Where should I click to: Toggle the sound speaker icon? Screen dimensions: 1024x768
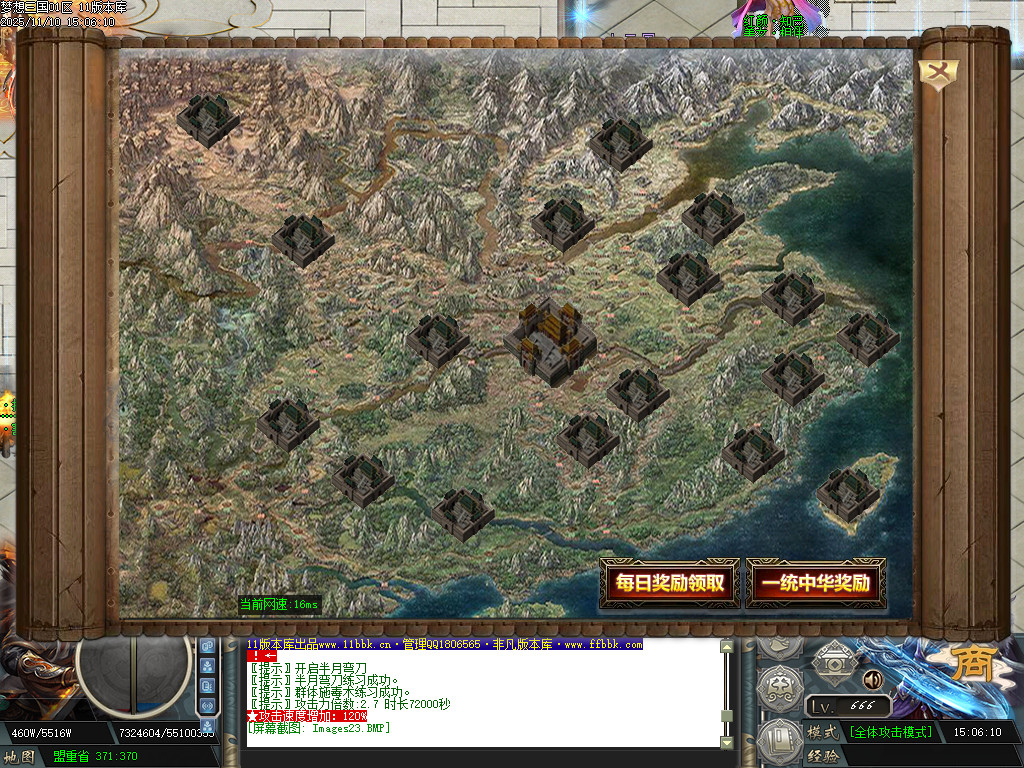tap(873, 680)
